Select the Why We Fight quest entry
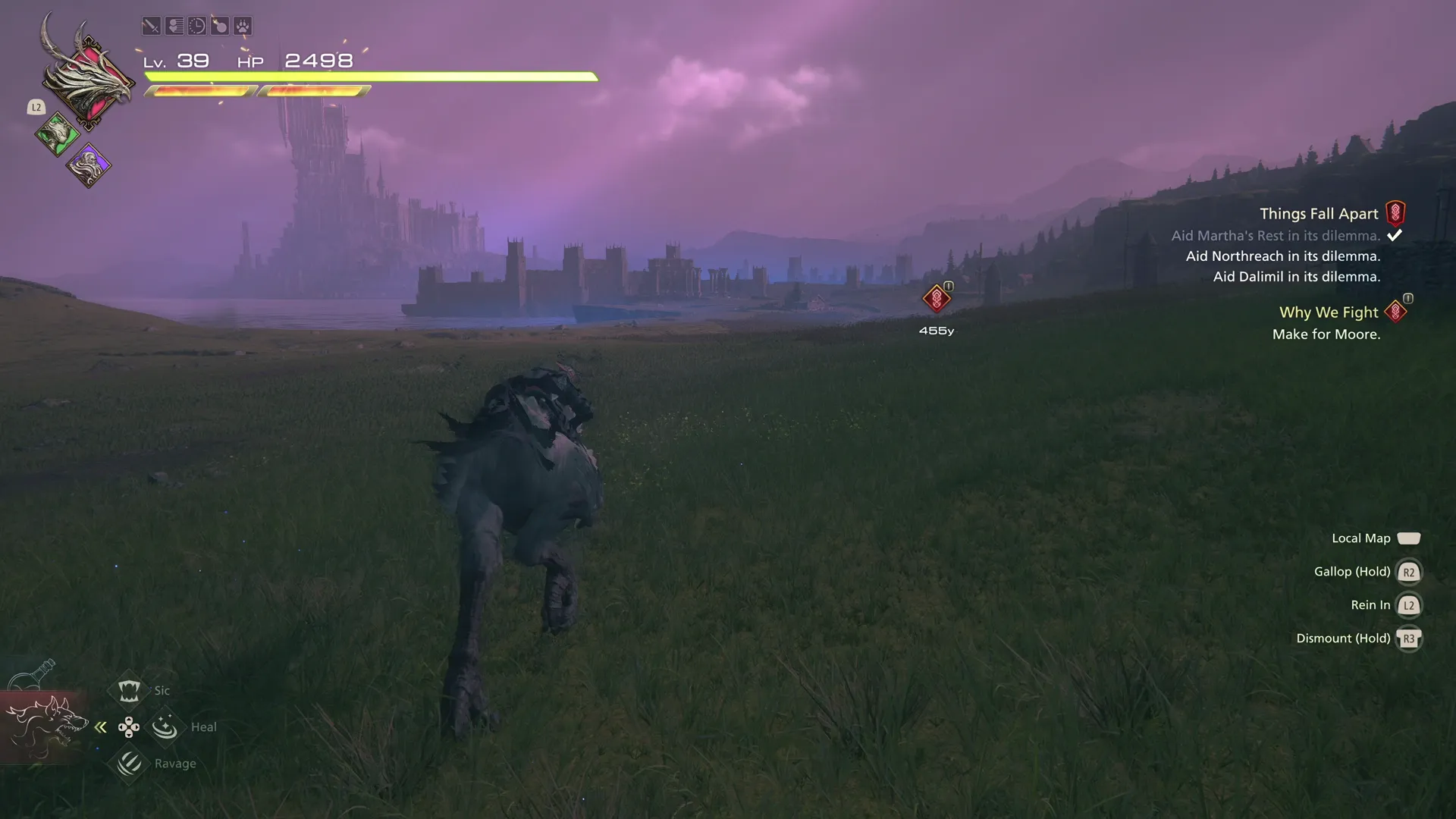This screenshot has height=819, width=1456. [1328, 312]
